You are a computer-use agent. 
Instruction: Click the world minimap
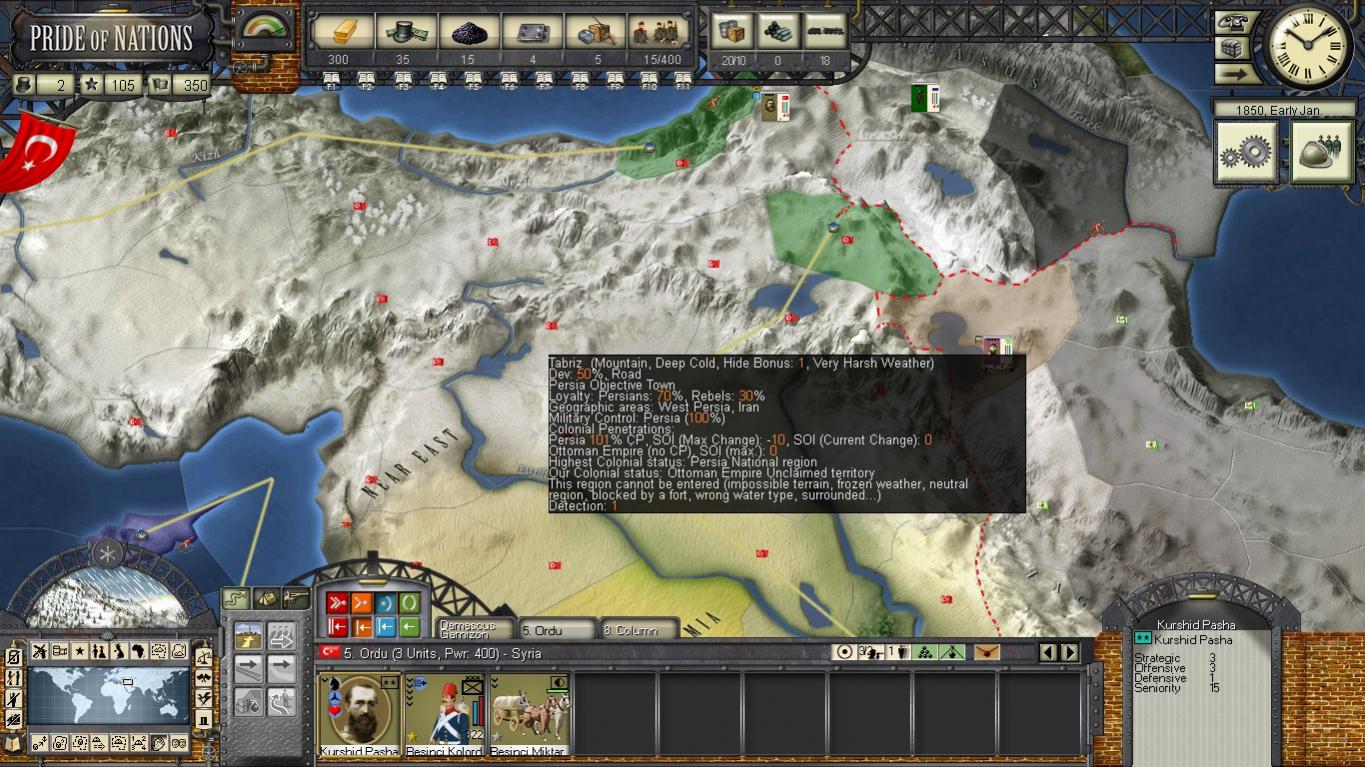pyautogui.click(x=108, y=696)
